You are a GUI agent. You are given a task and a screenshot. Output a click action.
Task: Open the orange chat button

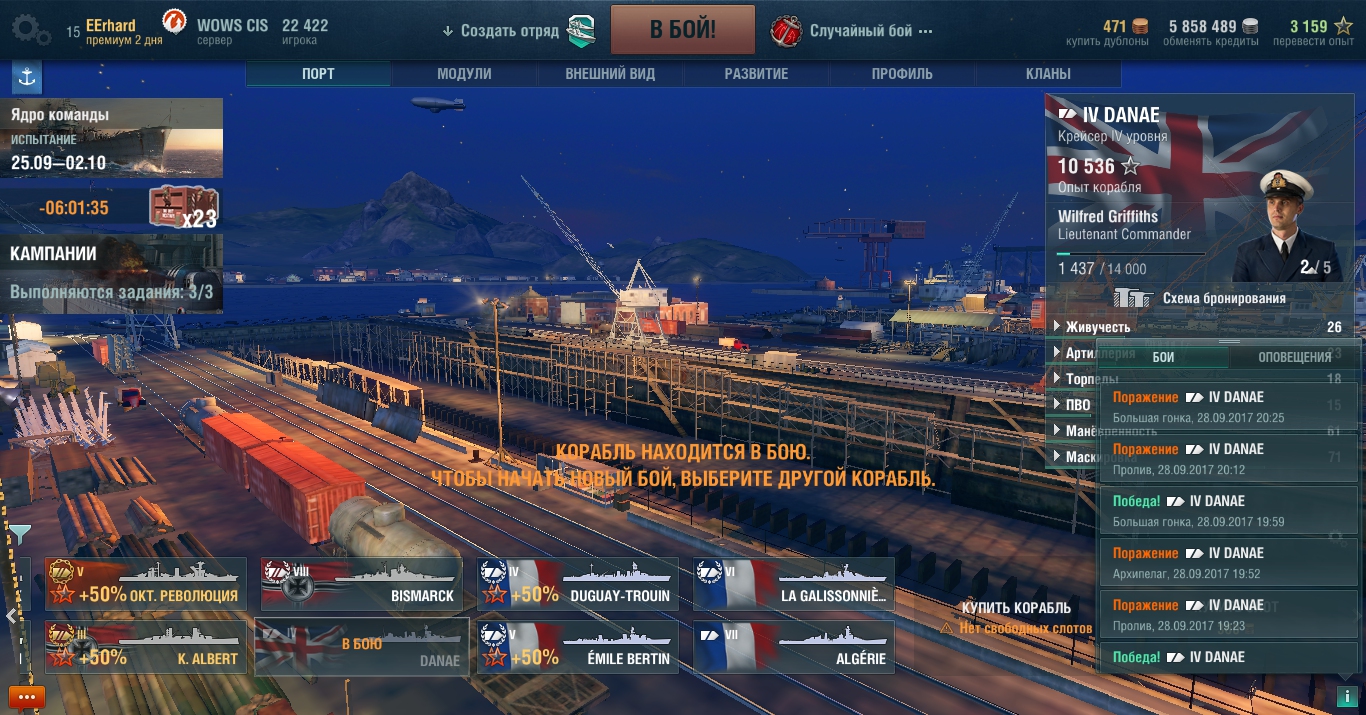click(27, 697)
